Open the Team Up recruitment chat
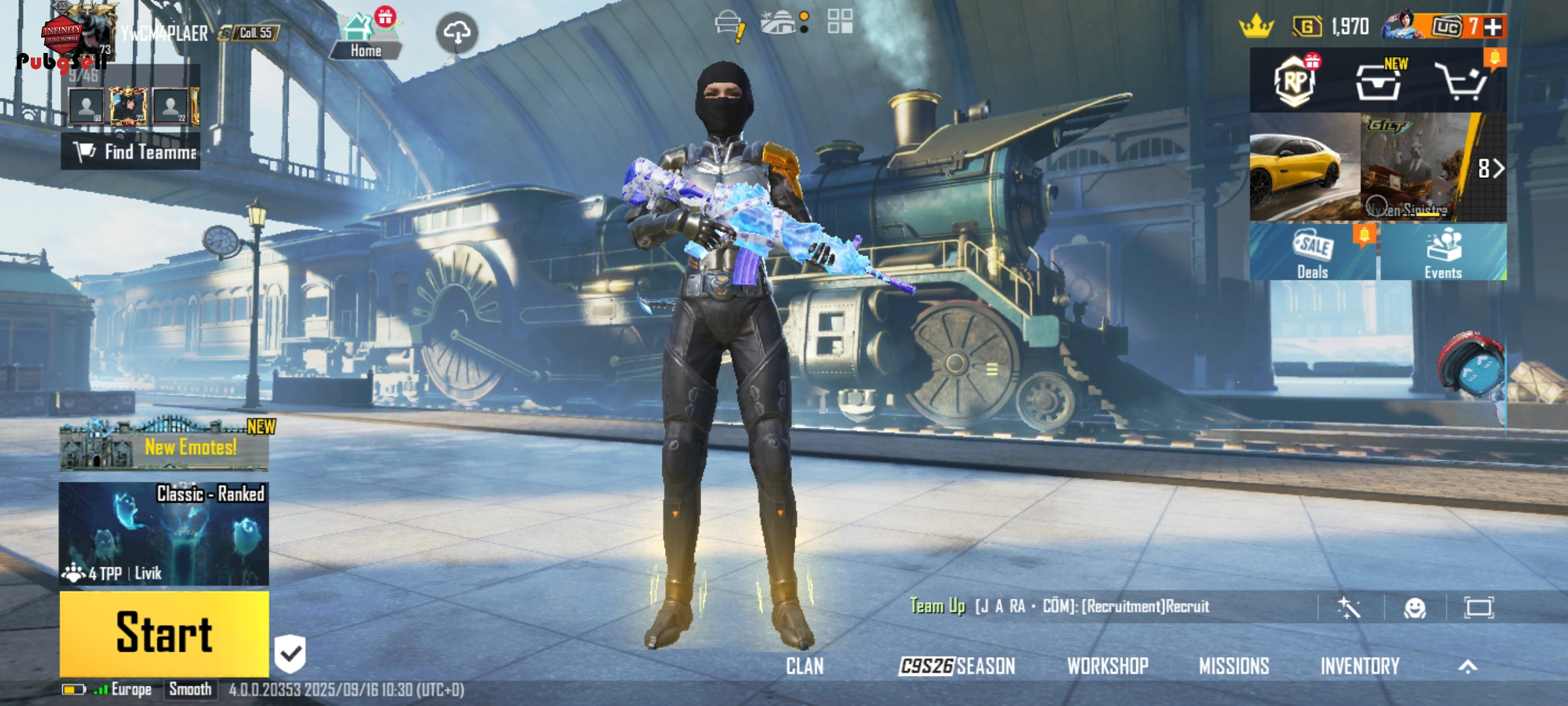 (1058, 607)
